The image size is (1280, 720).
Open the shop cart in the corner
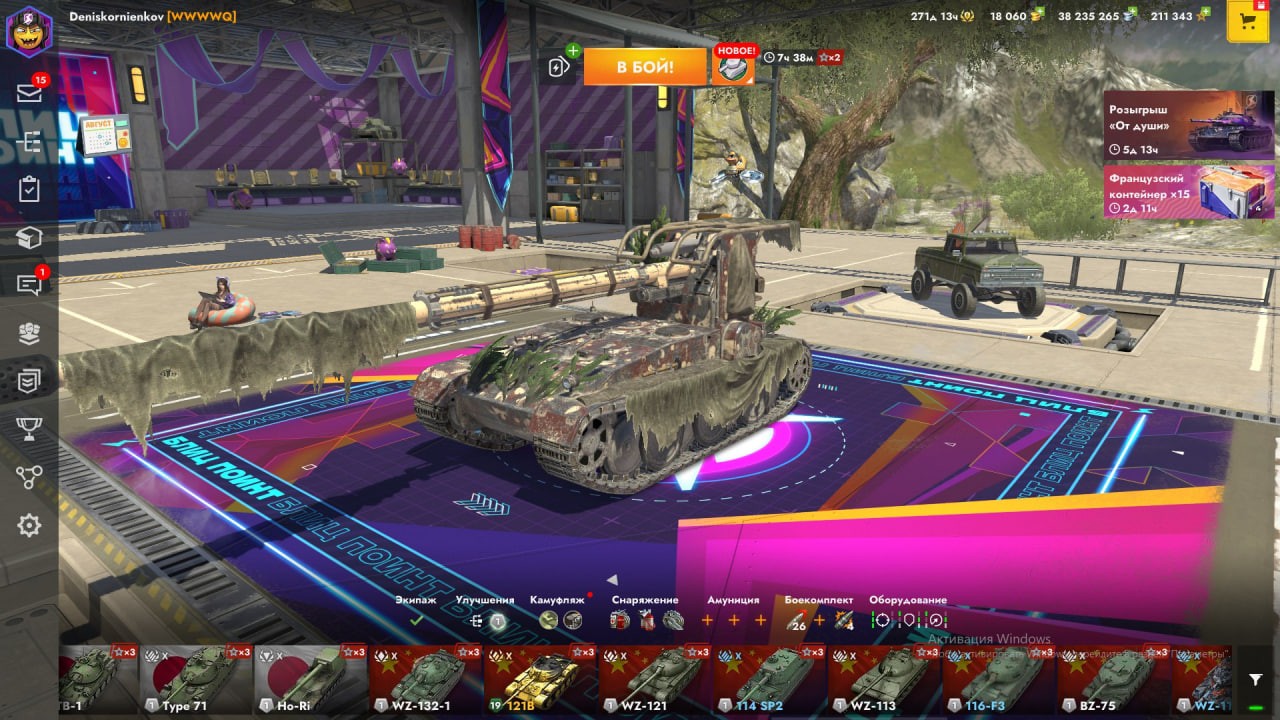coord(1247,22)
